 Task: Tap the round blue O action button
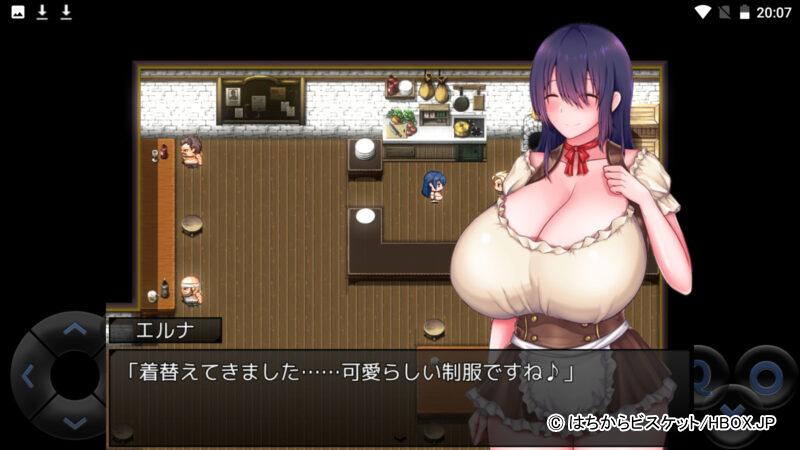point(765,377)
